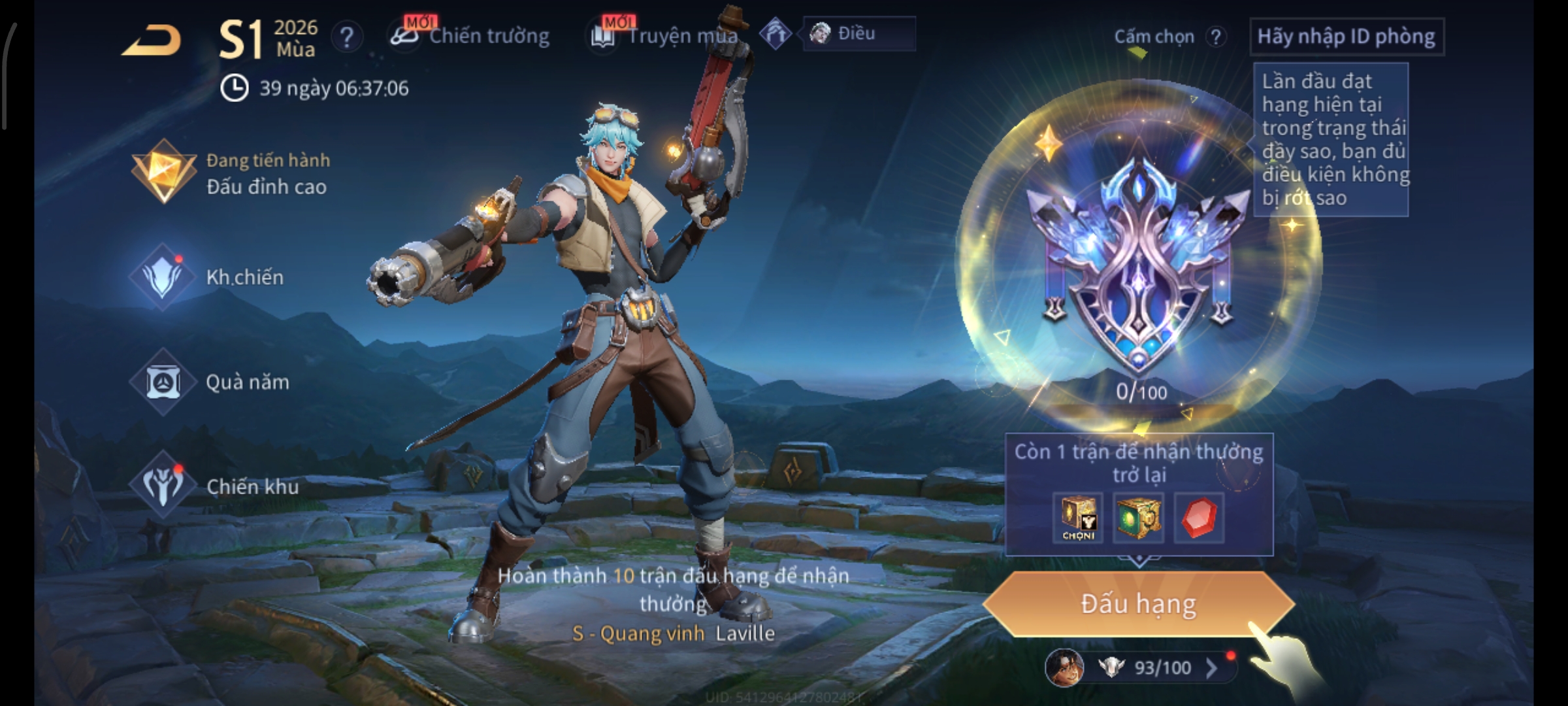The width and height of the screenshot is (1568, 706).
Task: Show the Cấm chọn help tooltip
Action: 1215,37
